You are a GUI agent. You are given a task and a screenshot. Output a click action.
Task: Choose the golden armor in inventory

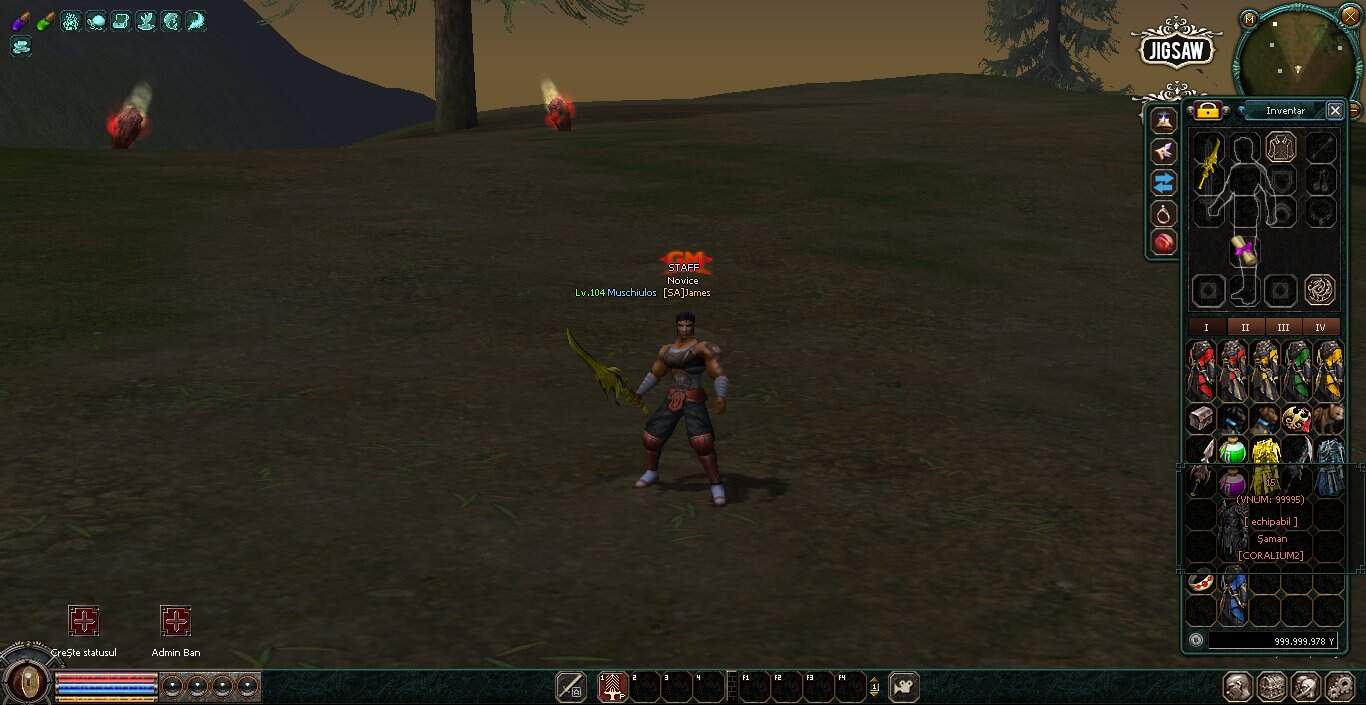coord(1266,456)
